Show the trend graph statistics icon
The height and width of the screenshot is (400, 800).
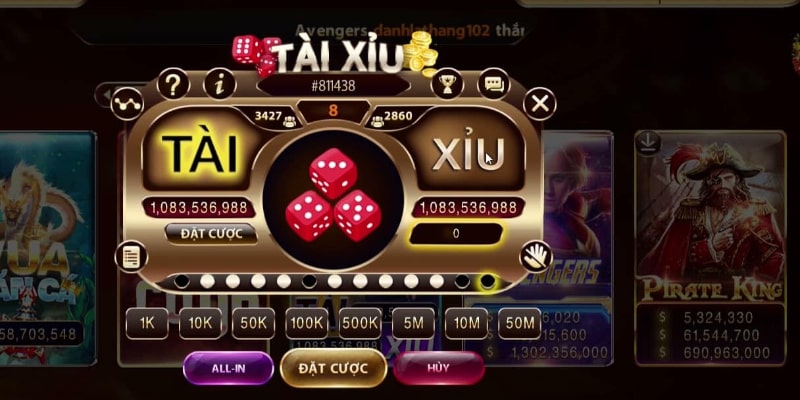click(127, 102)
